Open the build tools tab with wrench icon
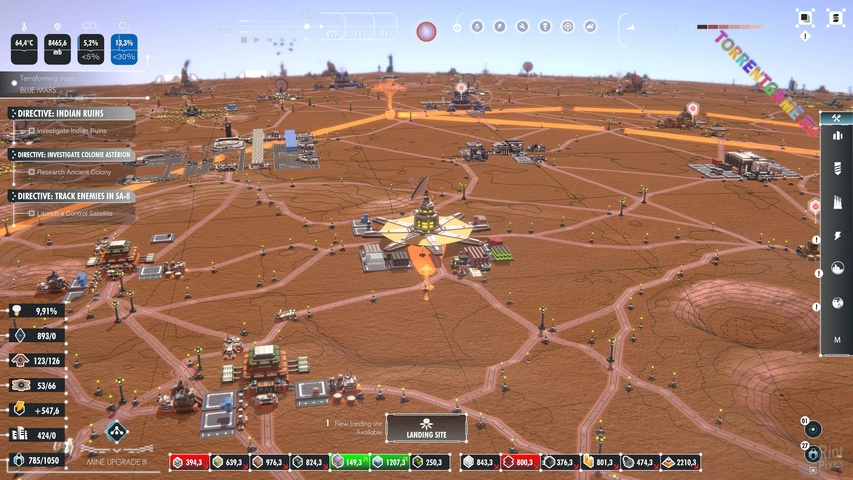 [x=836, y=119]
